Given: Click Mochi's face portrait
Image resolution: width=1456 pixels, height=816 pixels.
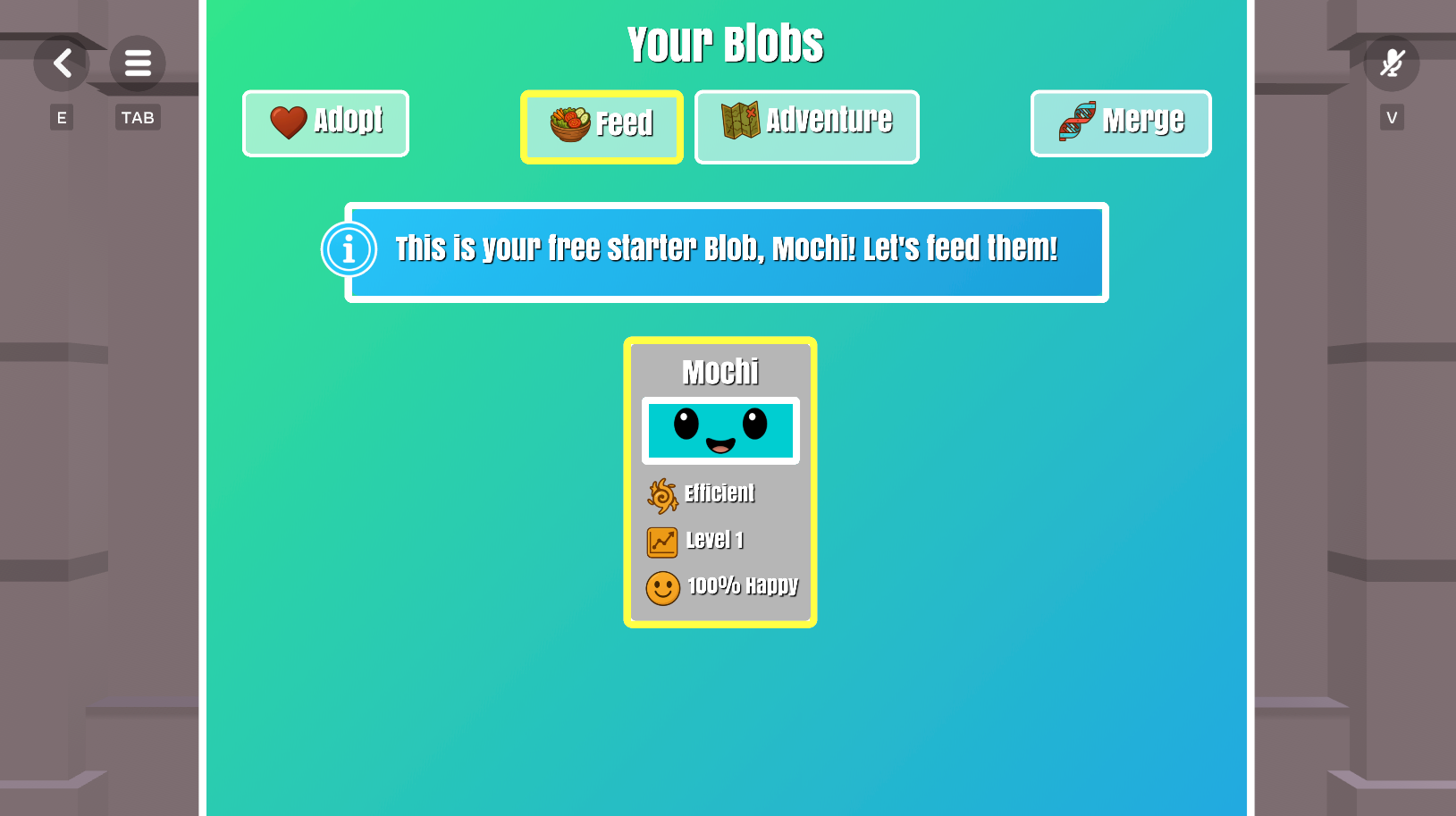Looking at the screenshot, I should (720, 430).
